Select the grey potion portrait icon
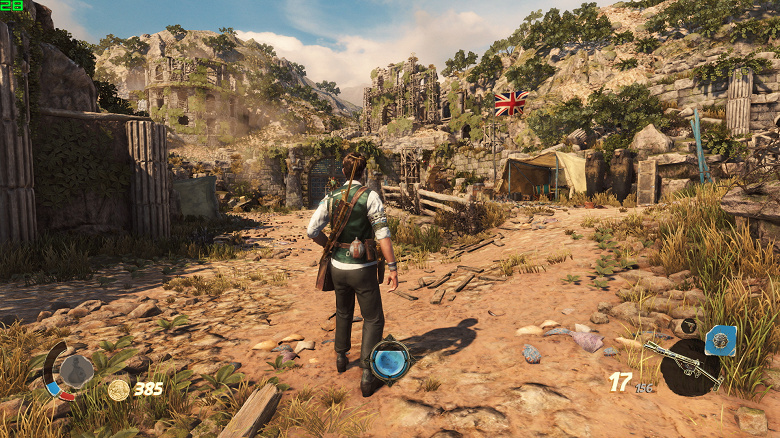The image size is (780, 438). (76, 370)
